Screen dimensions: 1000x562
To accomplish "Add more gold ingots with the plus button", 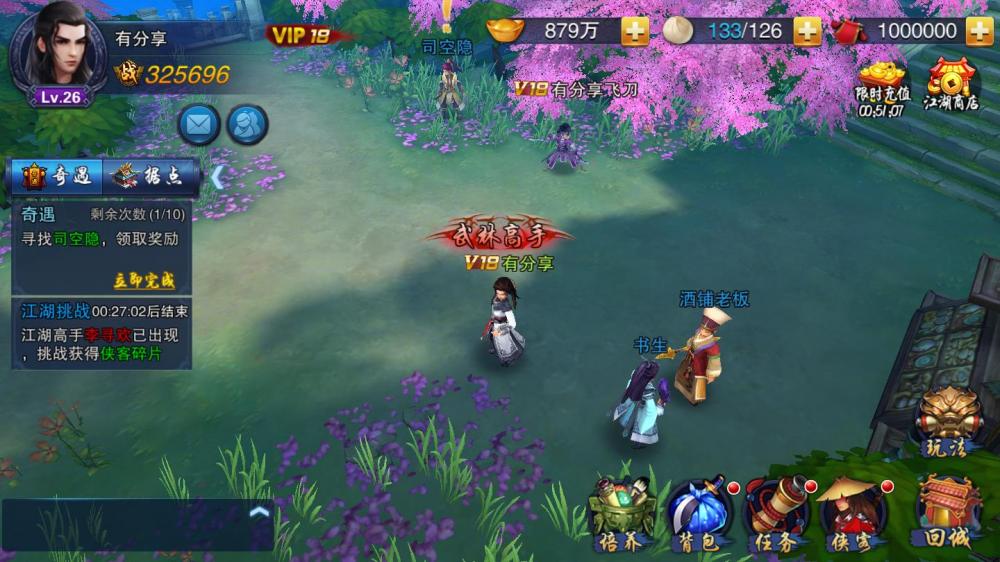I will 635,31.
